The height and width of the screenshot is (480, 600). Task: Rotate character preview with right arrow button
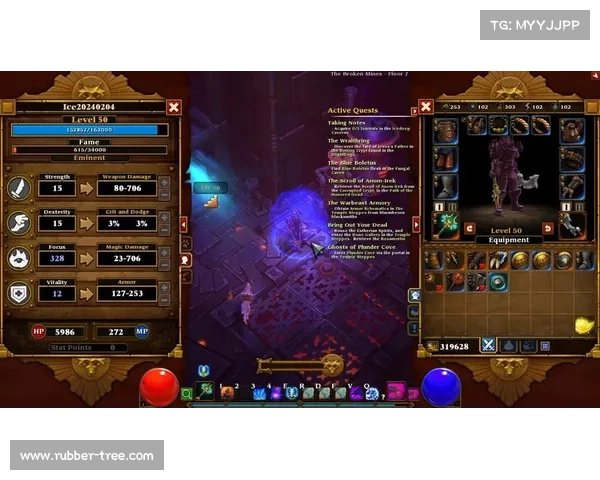[x=547, y=228]
